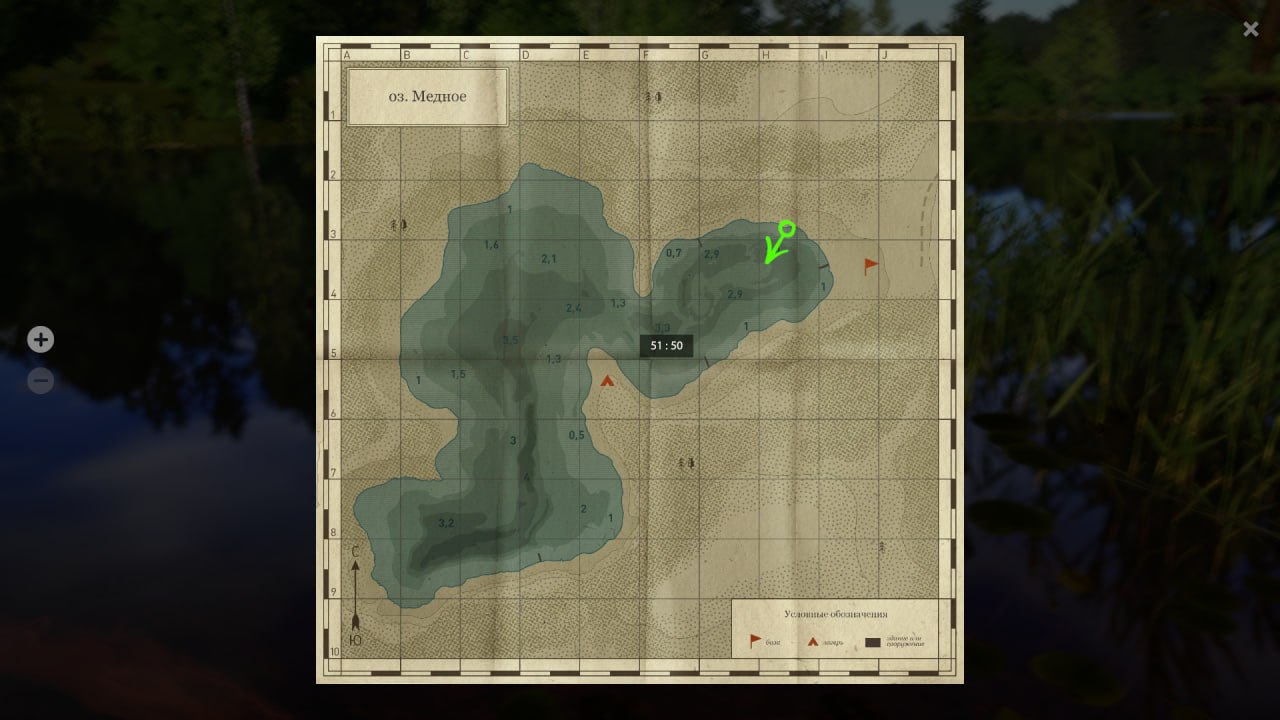The width and height of the screenshot is (1280, 720).
Task: Close the map with the X button
Action: 1251,29
